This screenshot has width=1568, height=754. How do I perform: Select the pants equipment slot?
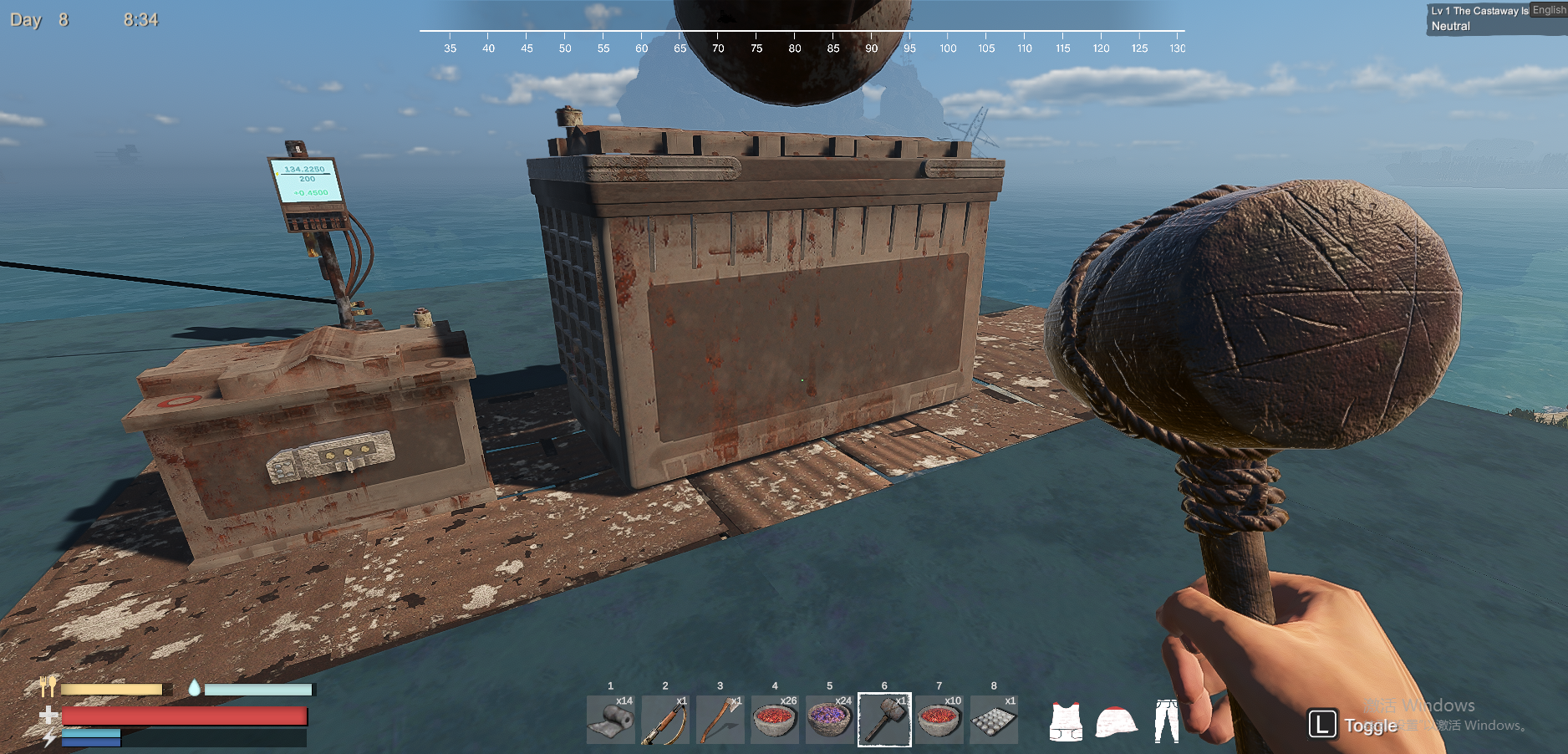(1166, 721)
